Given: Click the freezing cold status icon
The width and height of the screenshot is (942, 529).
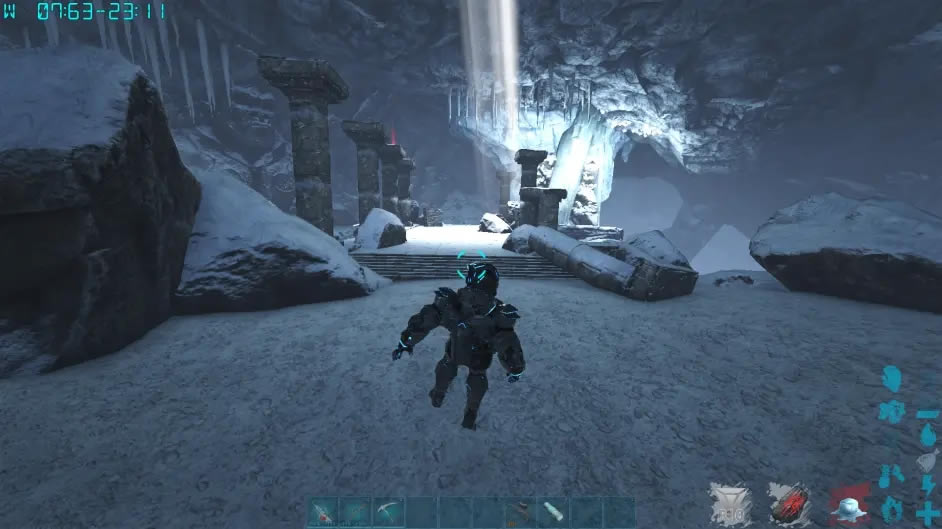Looking at the screenshot, I should pos(849,505).
